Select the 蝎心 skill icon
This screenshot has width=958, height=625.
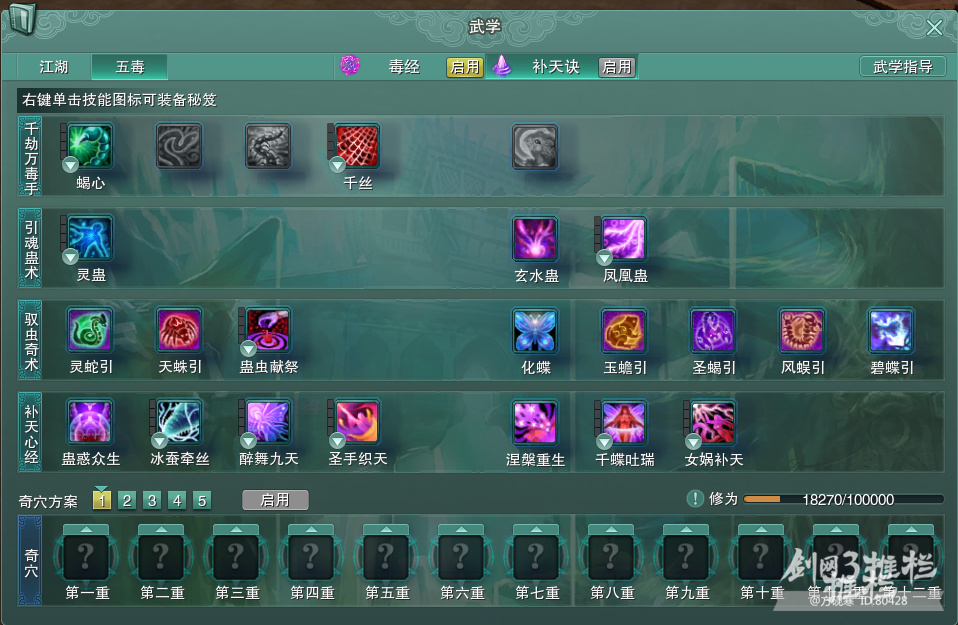pyautogui.click(x=90, y=146)
